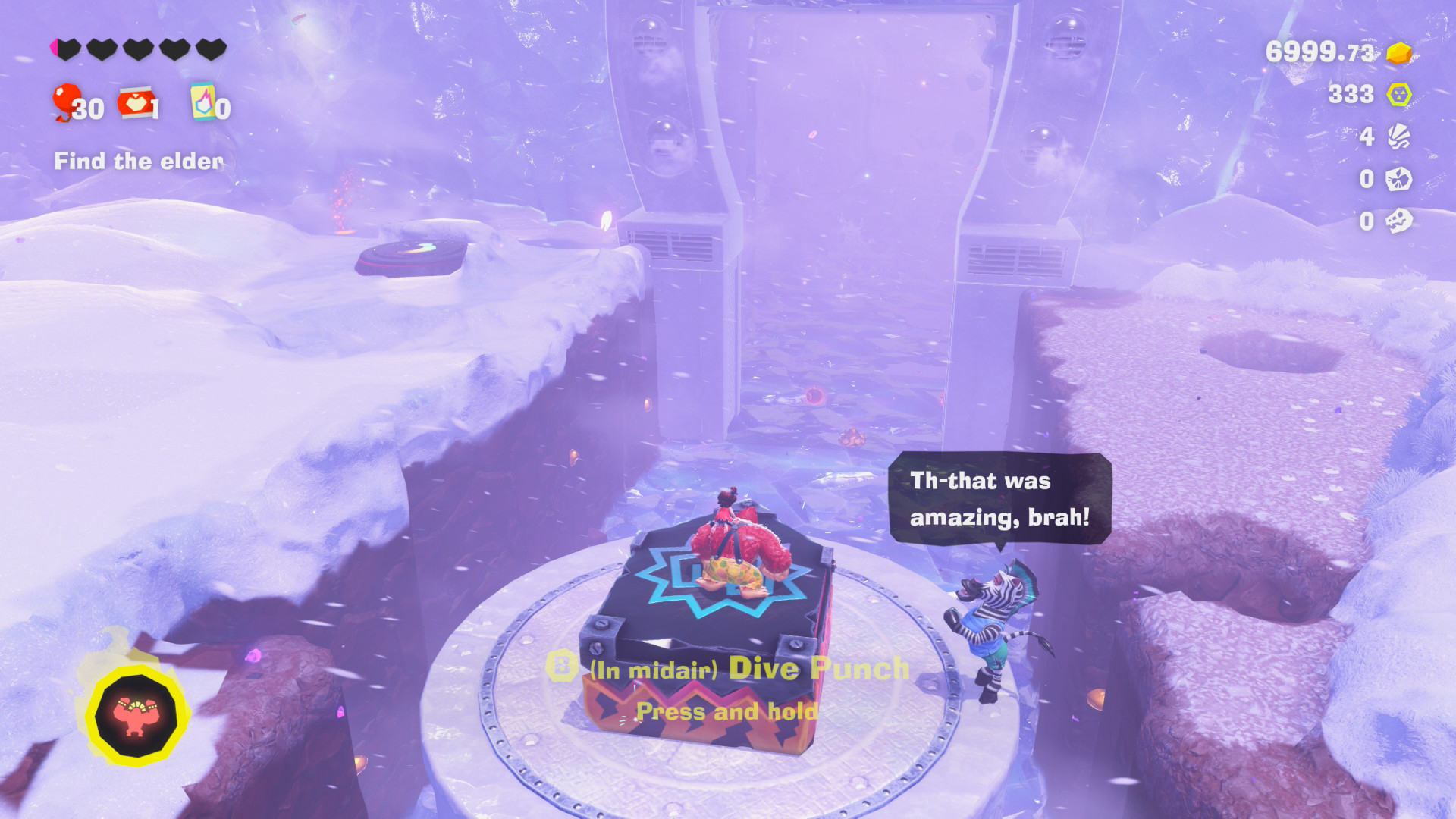The width and height of the screenshot is (1456, 819).
Task: Click the yellow hexagonal Banandium chip icon
Action: 1398,95
